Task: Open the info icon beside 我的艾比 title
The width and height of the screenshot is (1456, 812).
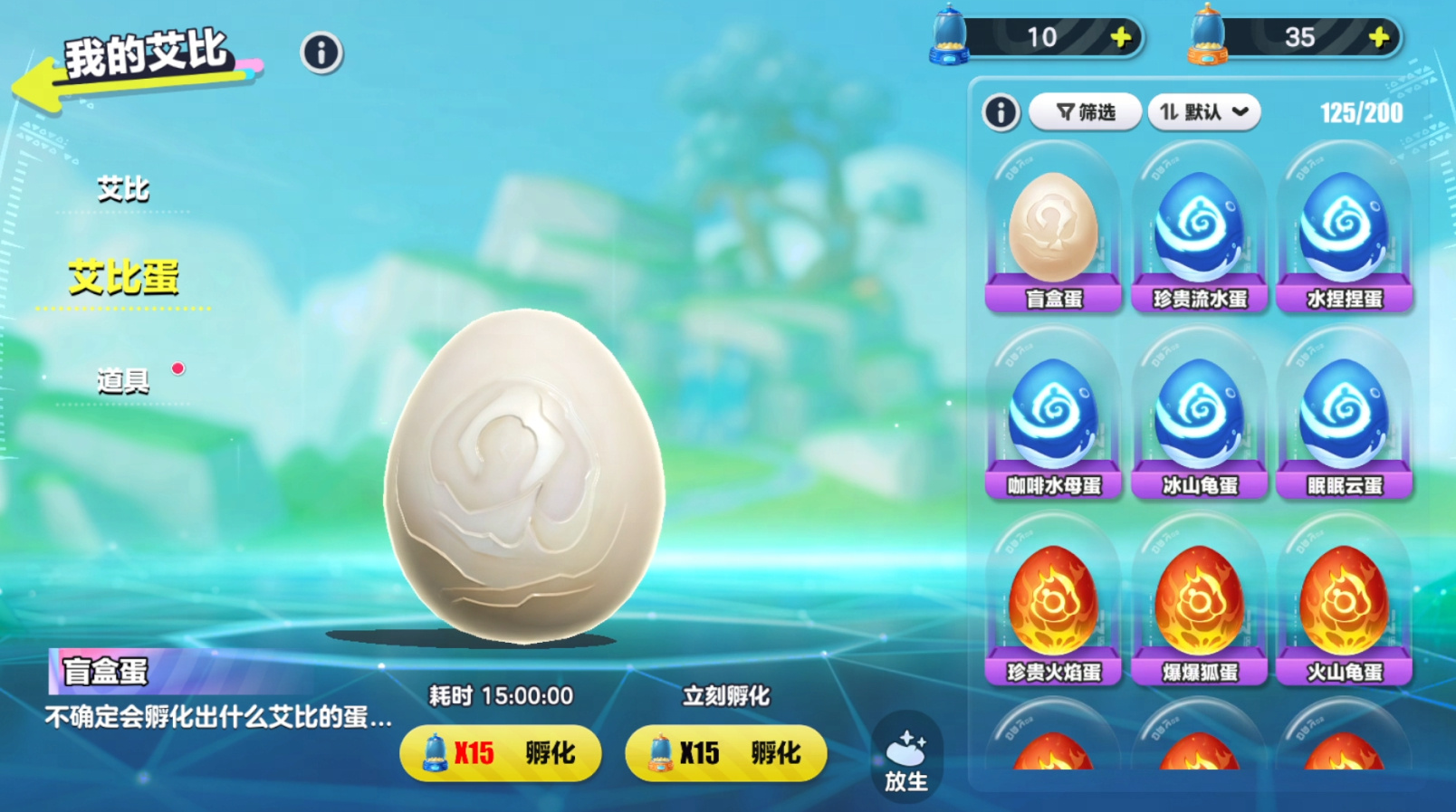Action: (x=321, y=53)
